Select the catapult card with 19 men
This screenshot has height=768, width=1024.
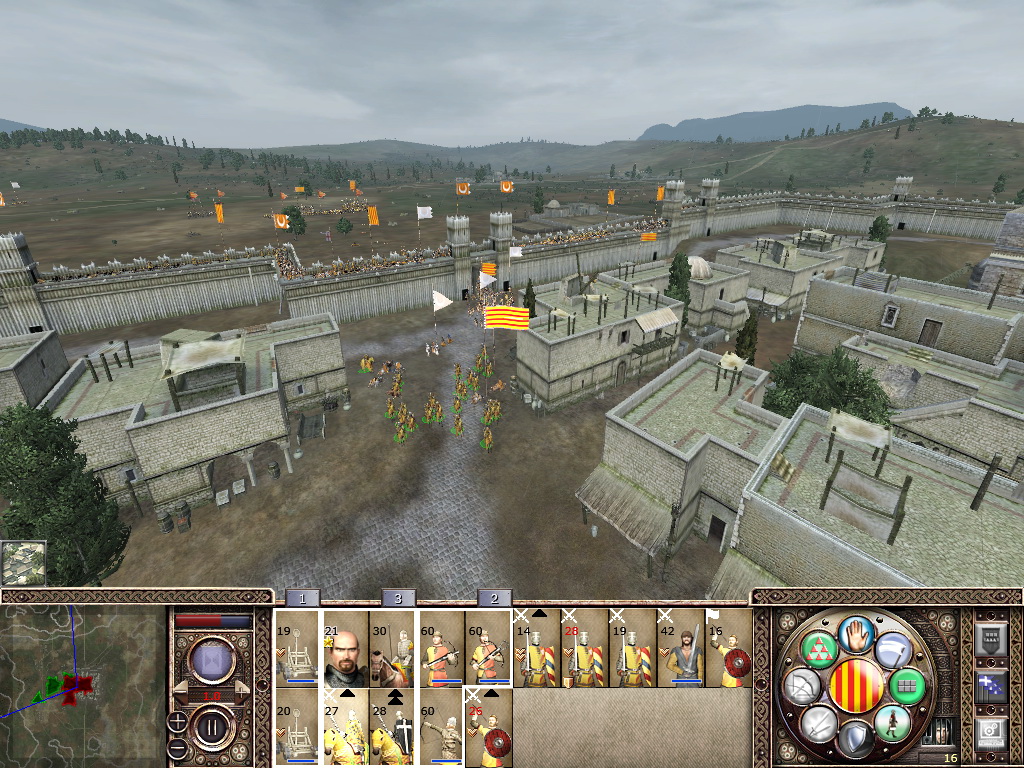(297, 648)
